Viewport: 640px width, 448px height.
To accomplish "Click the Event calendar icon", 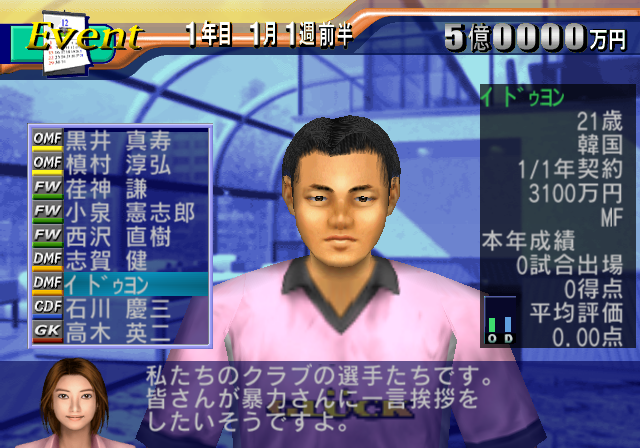I will tap(58, 38).
